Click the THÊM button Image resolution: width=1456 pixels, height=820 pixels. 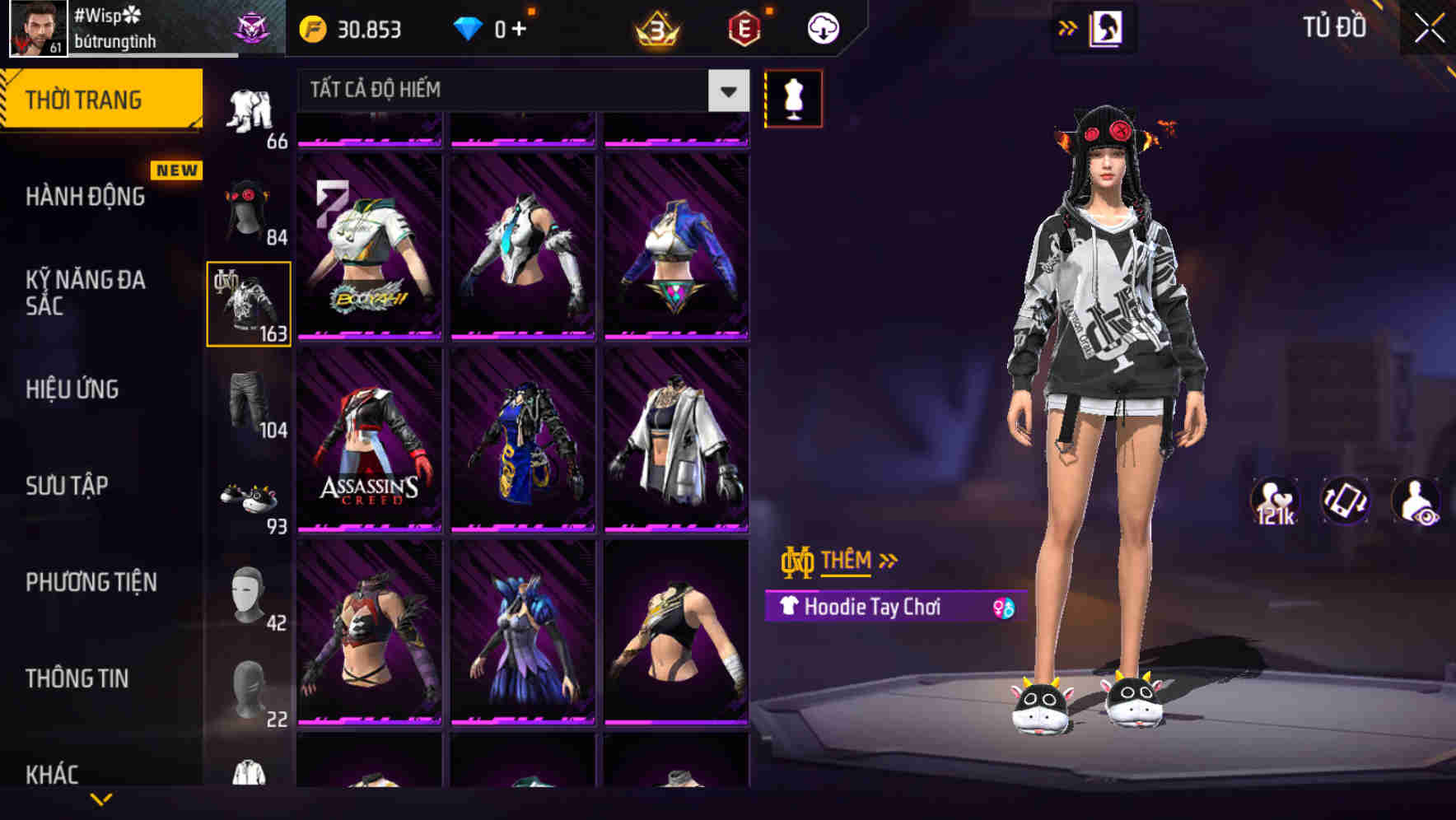pos(848,561)
